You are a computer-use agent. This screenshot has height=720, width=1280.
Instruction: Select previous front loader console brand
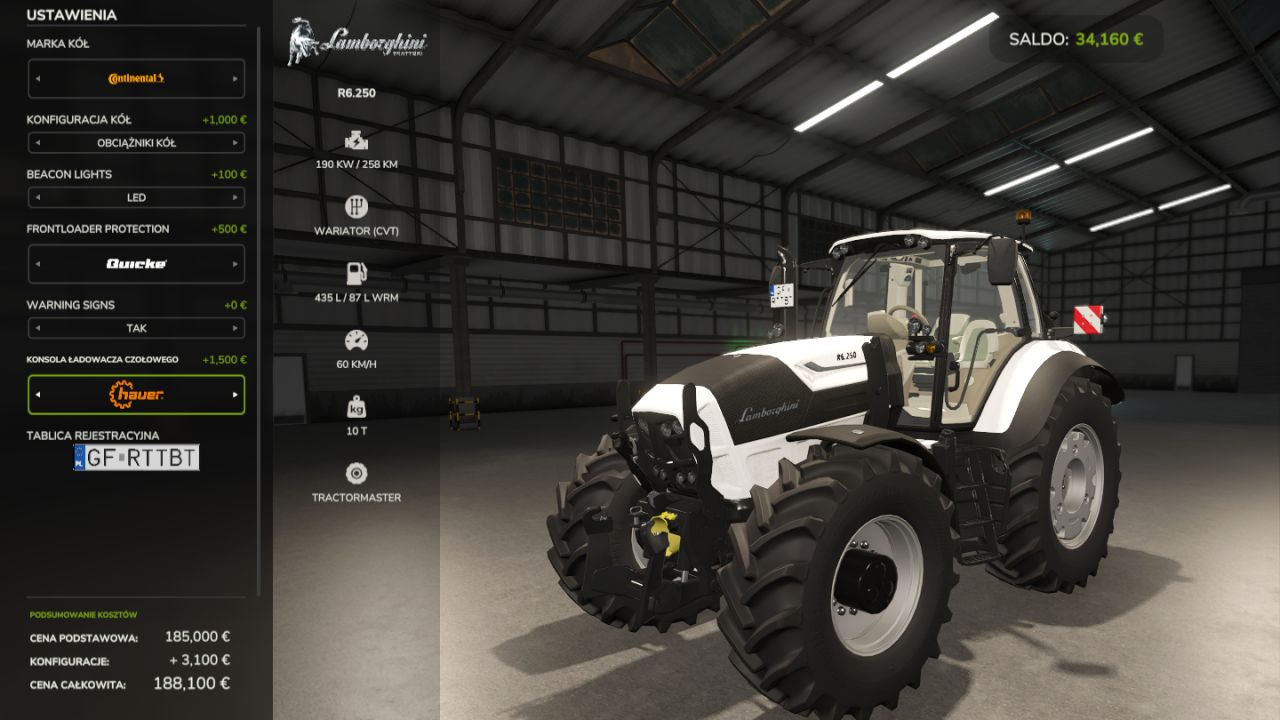[37, 395]
